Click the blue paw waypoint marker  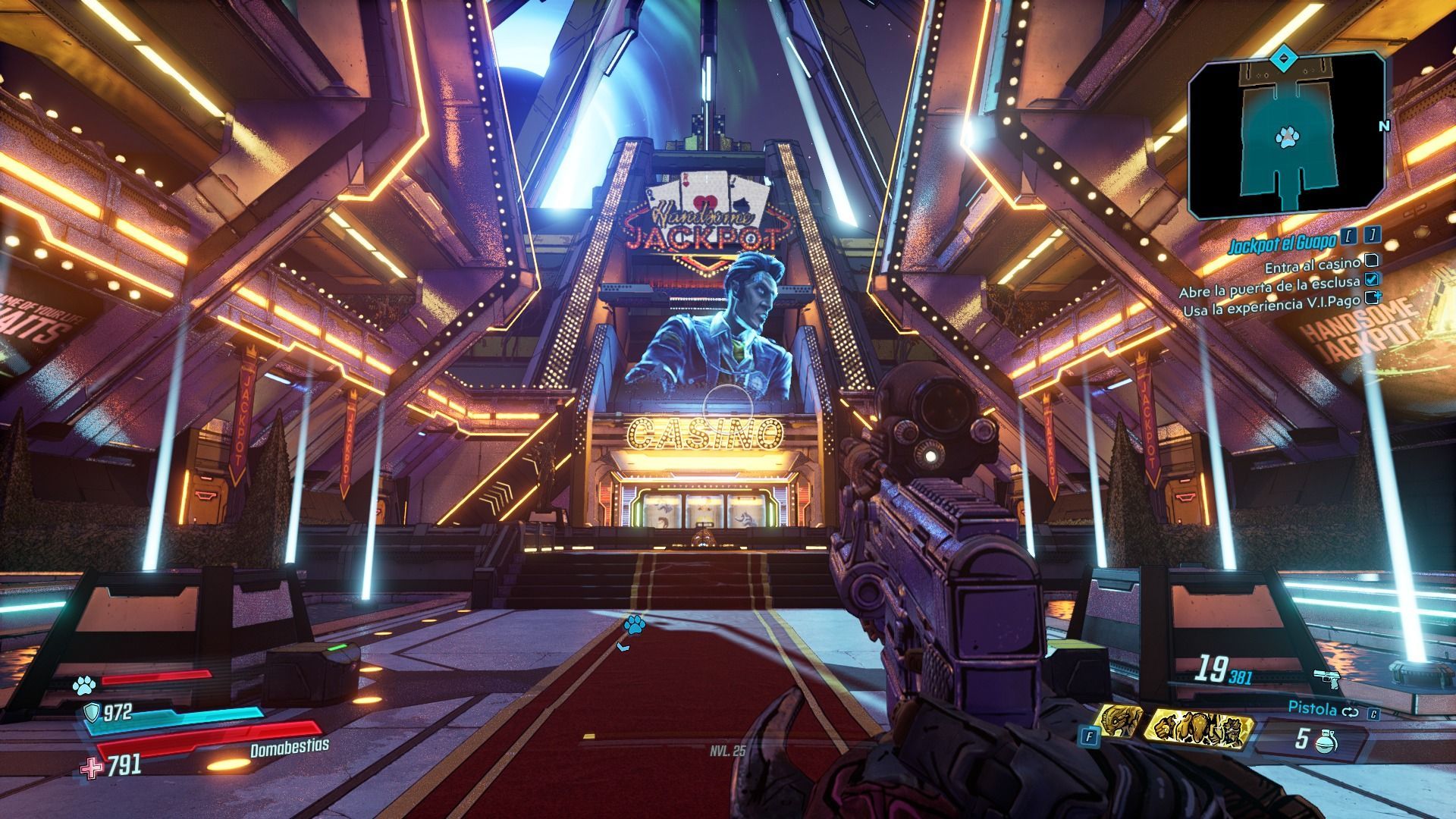(x=634, y=625)
